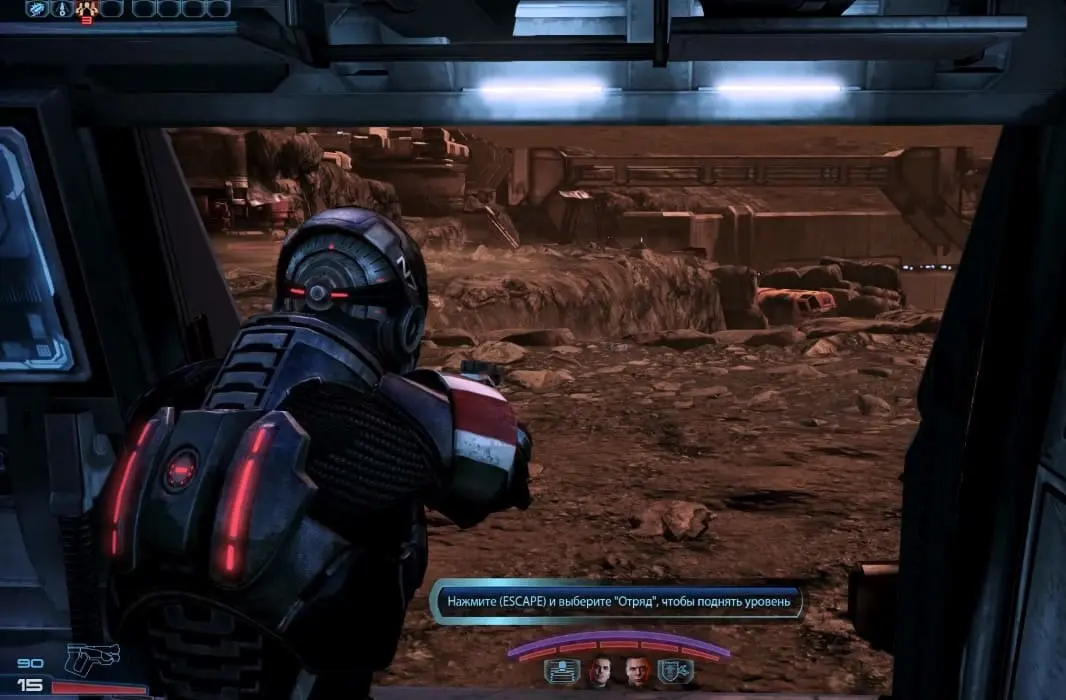Click the left squadmate portrait
The width and height of the screenshot is (1066, 700).
[x=598, y=671]
